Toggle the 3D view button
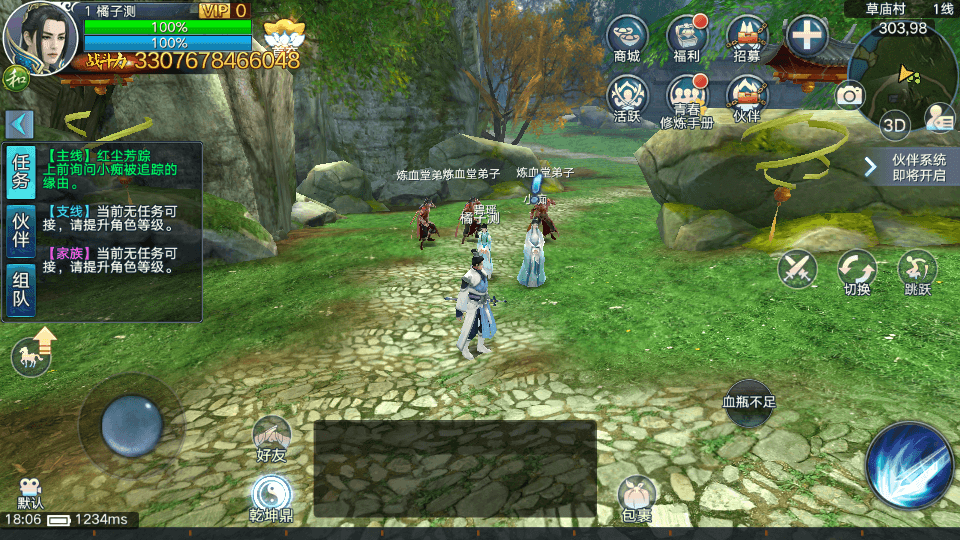This screenshot has width=960, height=540. pos(894,126)
